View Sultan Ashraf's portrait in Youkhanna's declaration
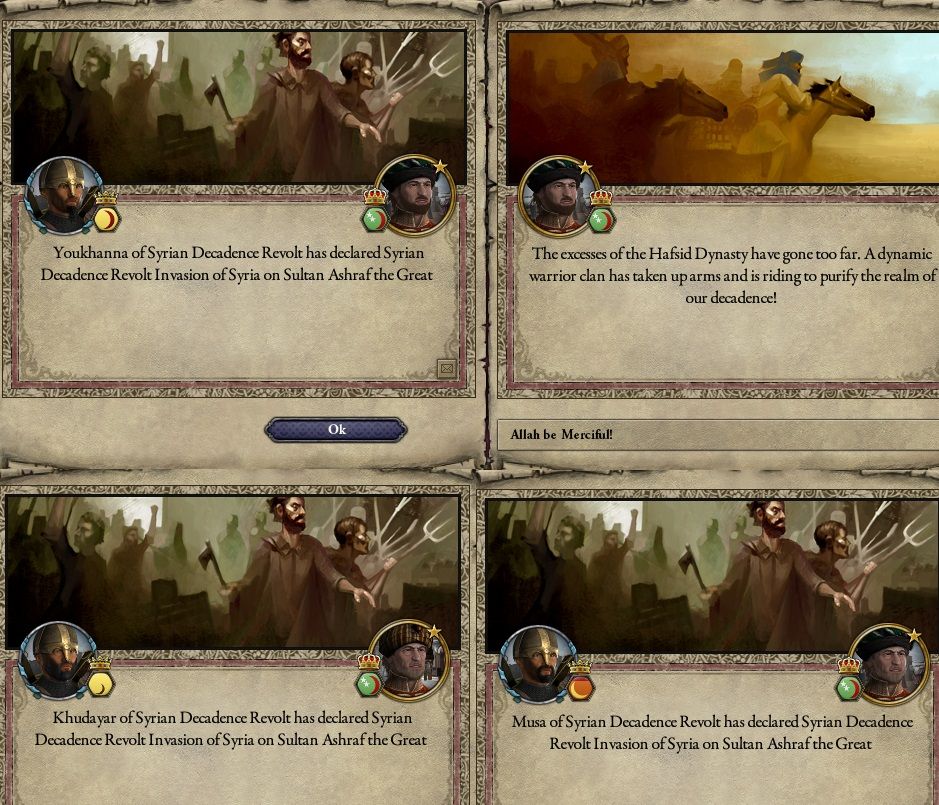939x805 pixels. click(415, 195)
